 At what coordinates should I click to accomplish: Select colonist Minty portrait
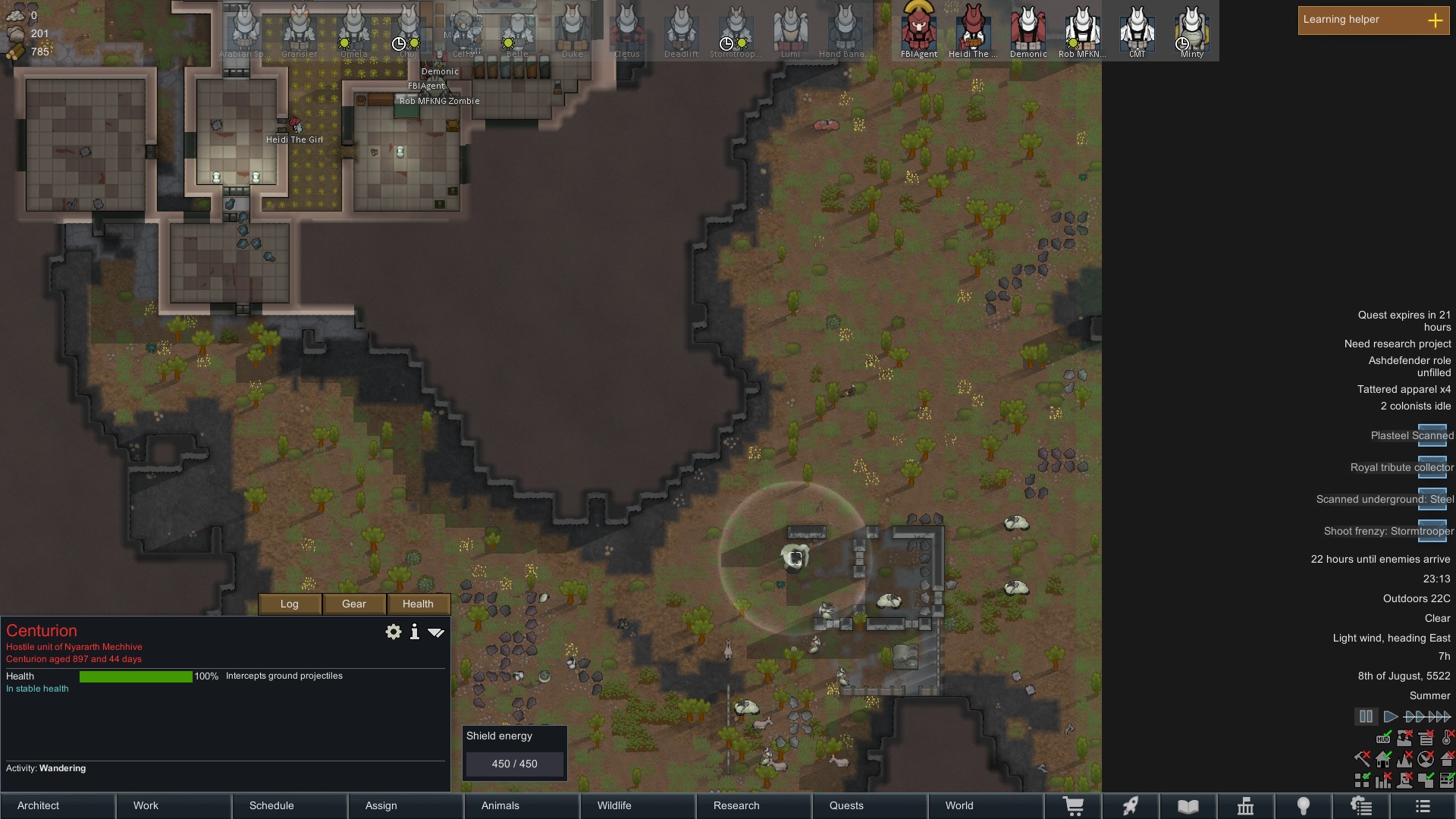pos(1192,30)
